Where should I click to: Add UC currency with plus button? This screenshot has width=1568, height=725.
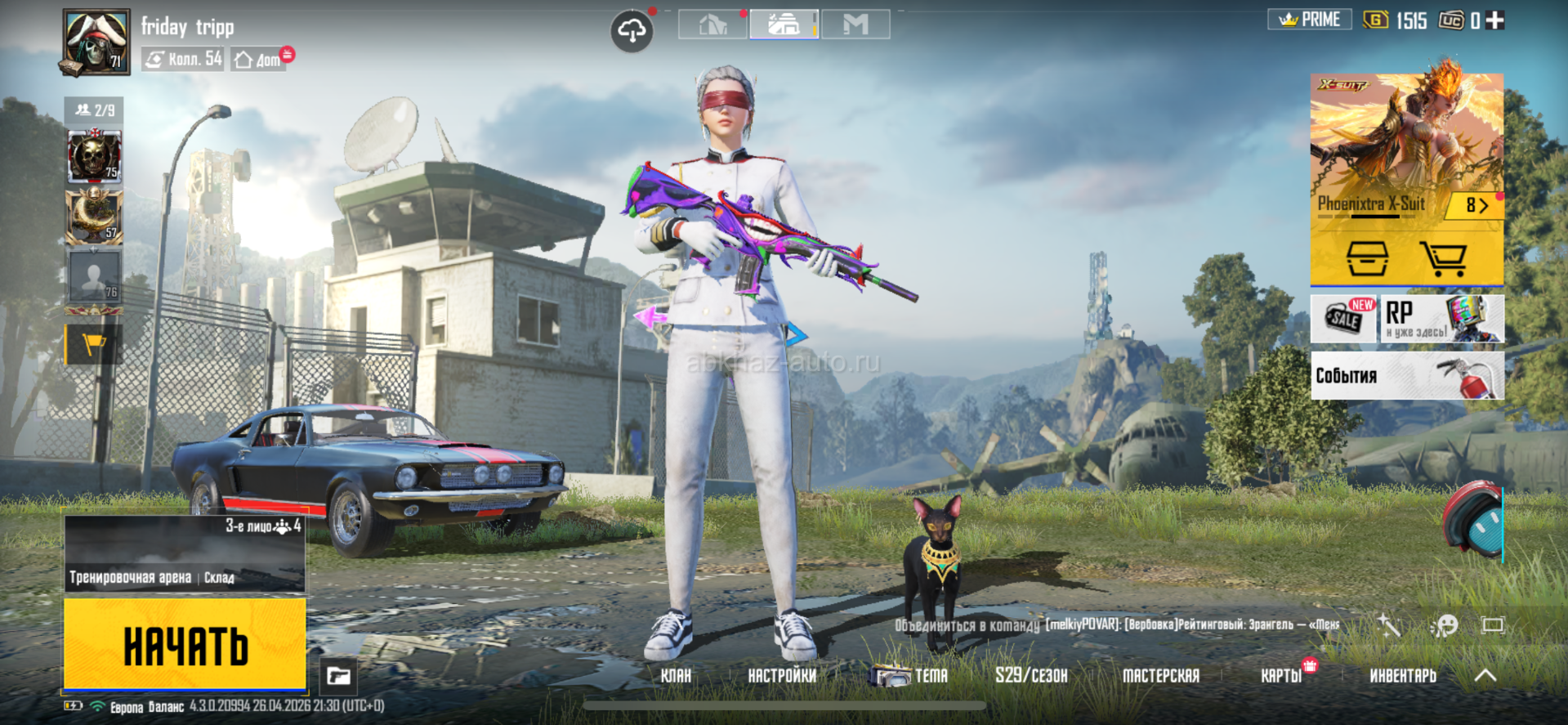pos(1495,20)
